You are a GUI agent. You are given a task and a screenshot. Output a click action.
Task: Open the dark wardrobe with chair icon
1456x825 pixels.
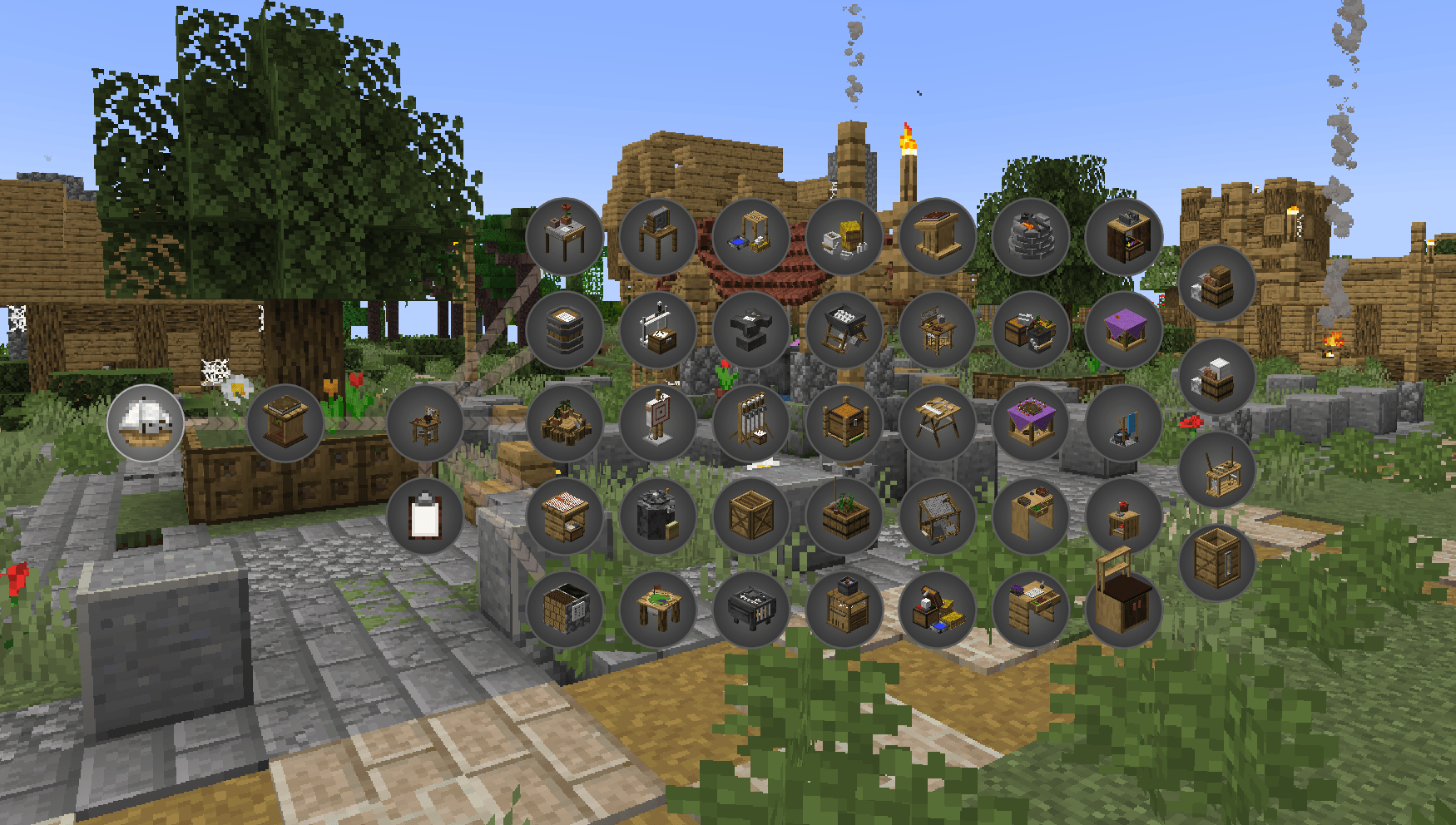1127,610
